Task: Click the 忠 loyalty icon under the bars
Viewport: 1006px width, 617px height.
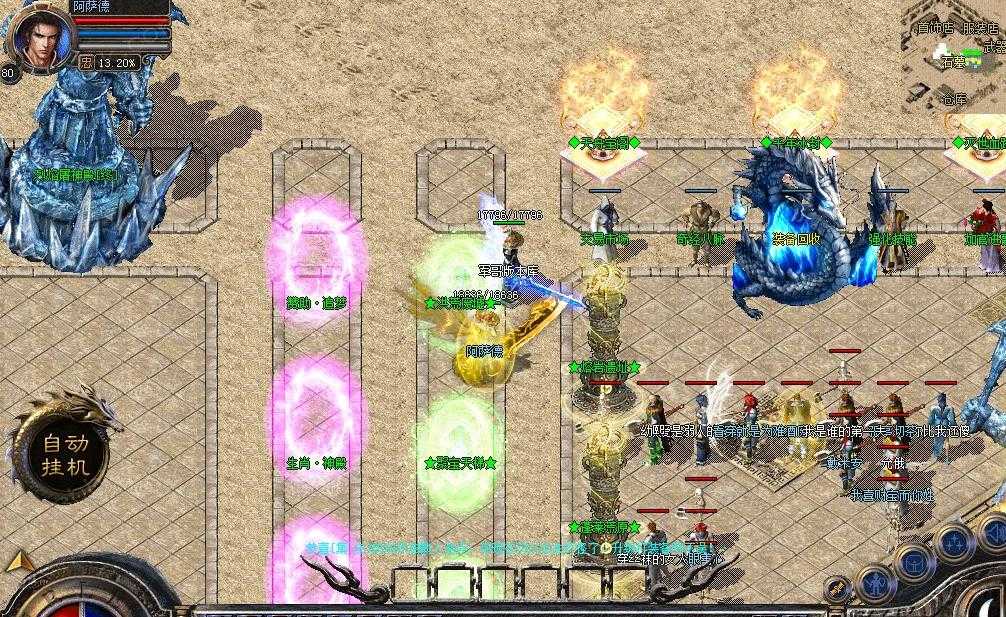Action: coord(87,61)
